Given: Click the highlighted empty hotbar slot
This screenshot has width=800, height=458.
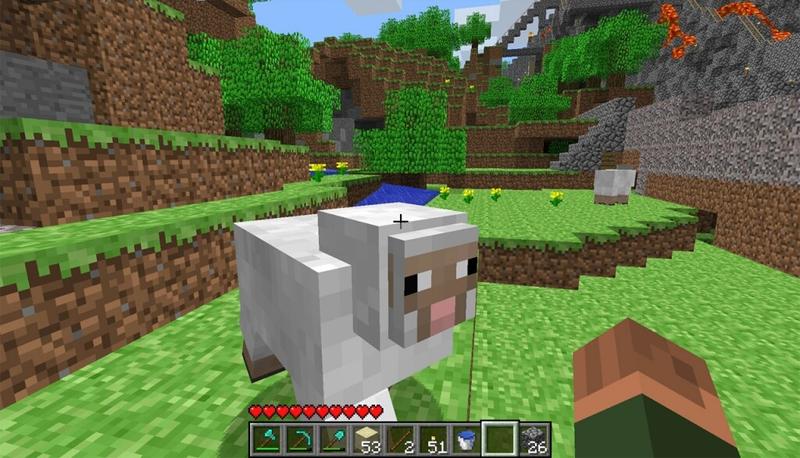Looking at the screenshot, I should (498, 438).
